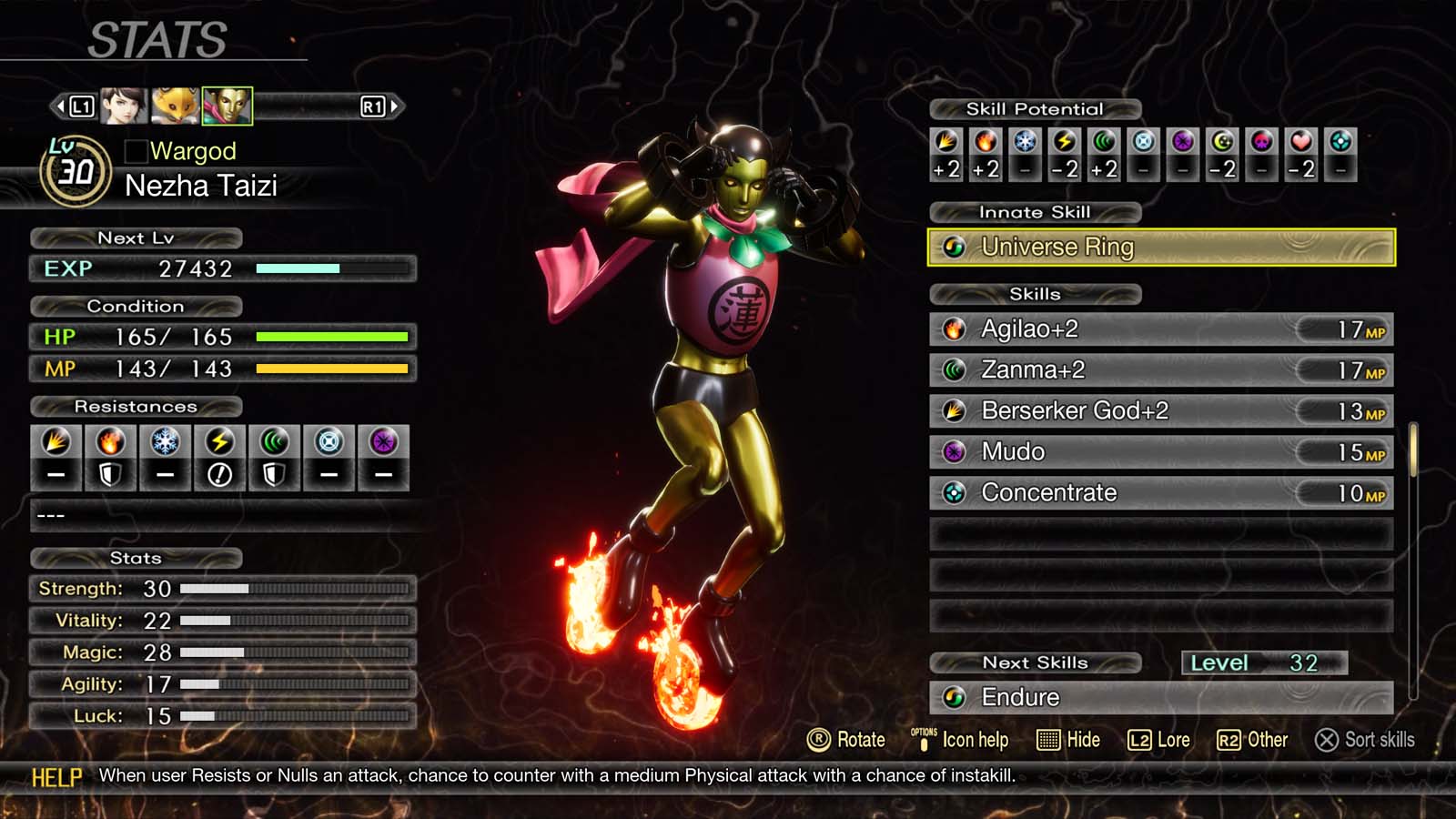Select the Nezha Taizi portrait thumbnail
The width and height of the screenshot is (1456, 819).
(x=227, y=106)
